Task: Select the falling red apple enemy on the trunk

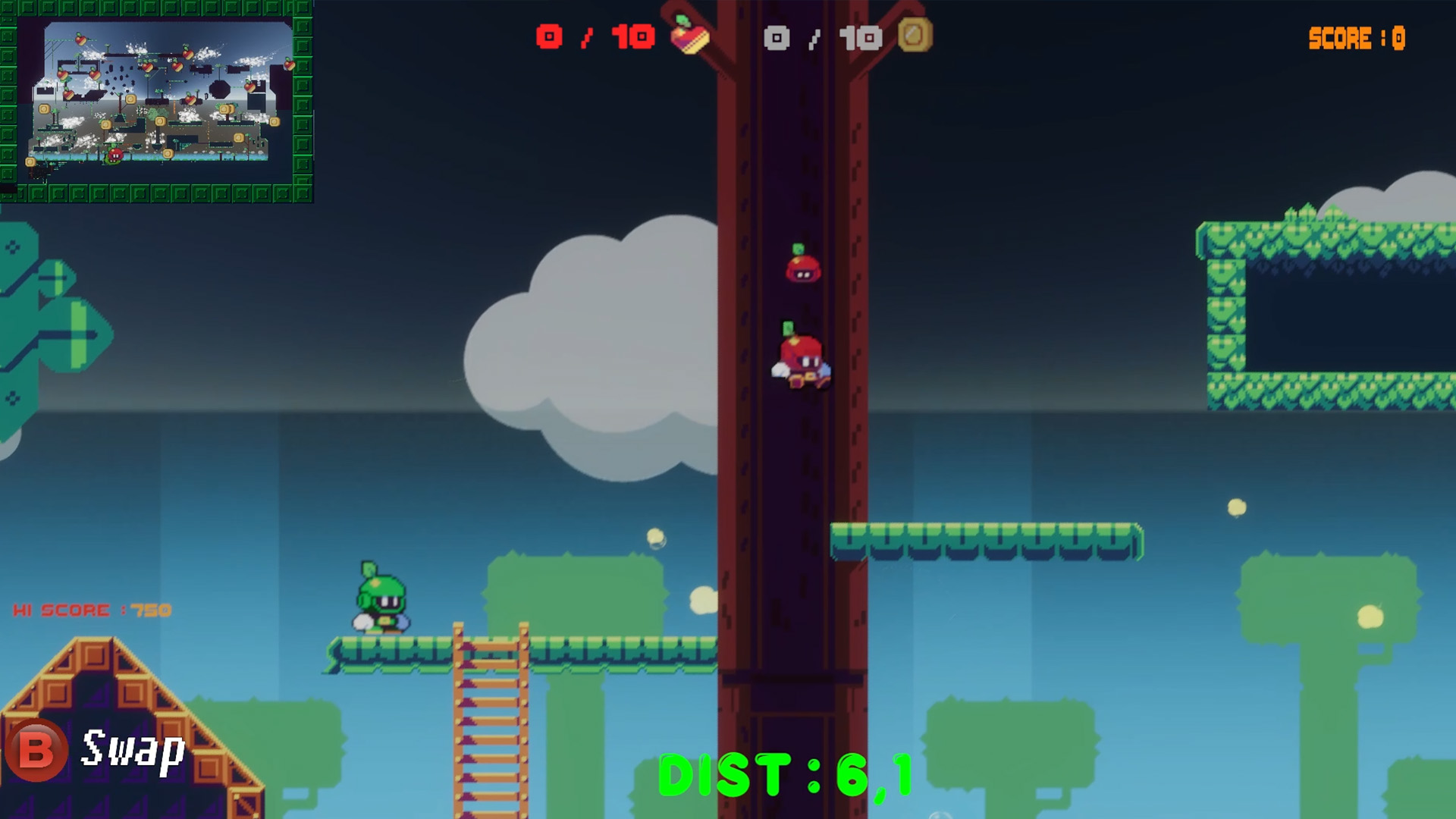Action: tap(802, 356)
